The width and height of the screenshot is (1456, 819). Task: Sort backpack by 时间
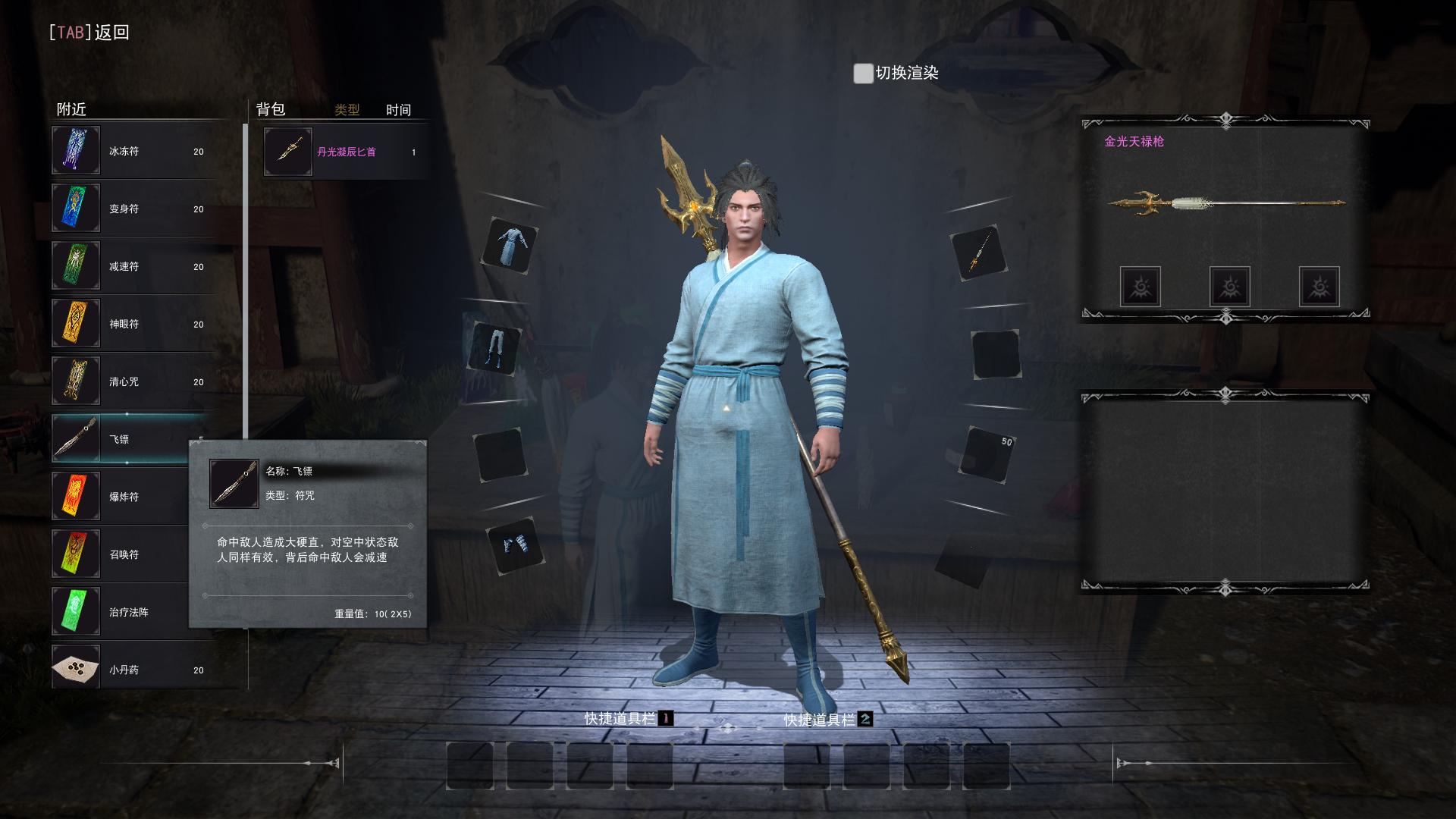point(398,110)
